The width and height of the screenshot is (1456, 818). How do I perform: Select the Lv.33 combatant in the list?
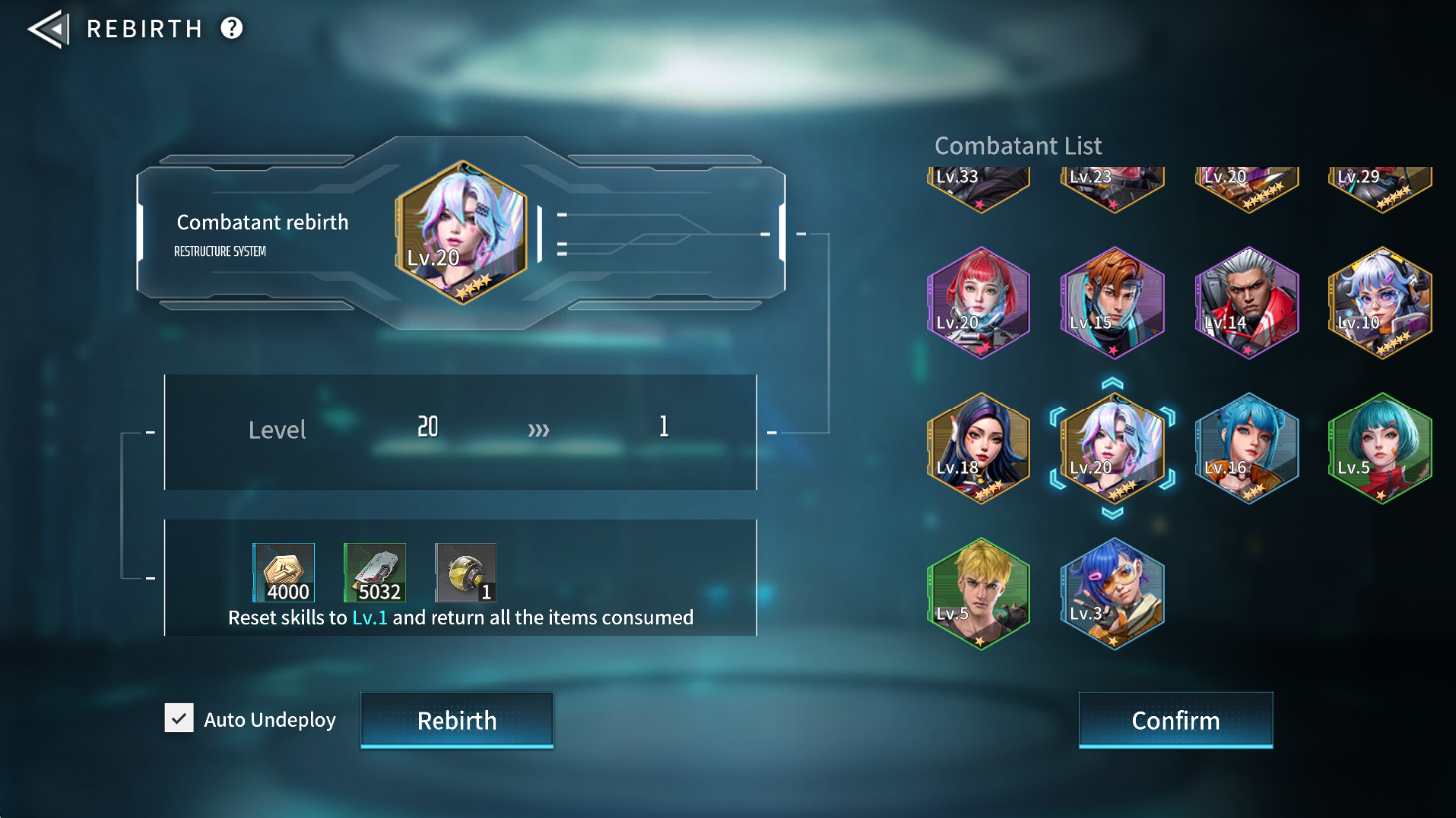[x=979, y=186]
